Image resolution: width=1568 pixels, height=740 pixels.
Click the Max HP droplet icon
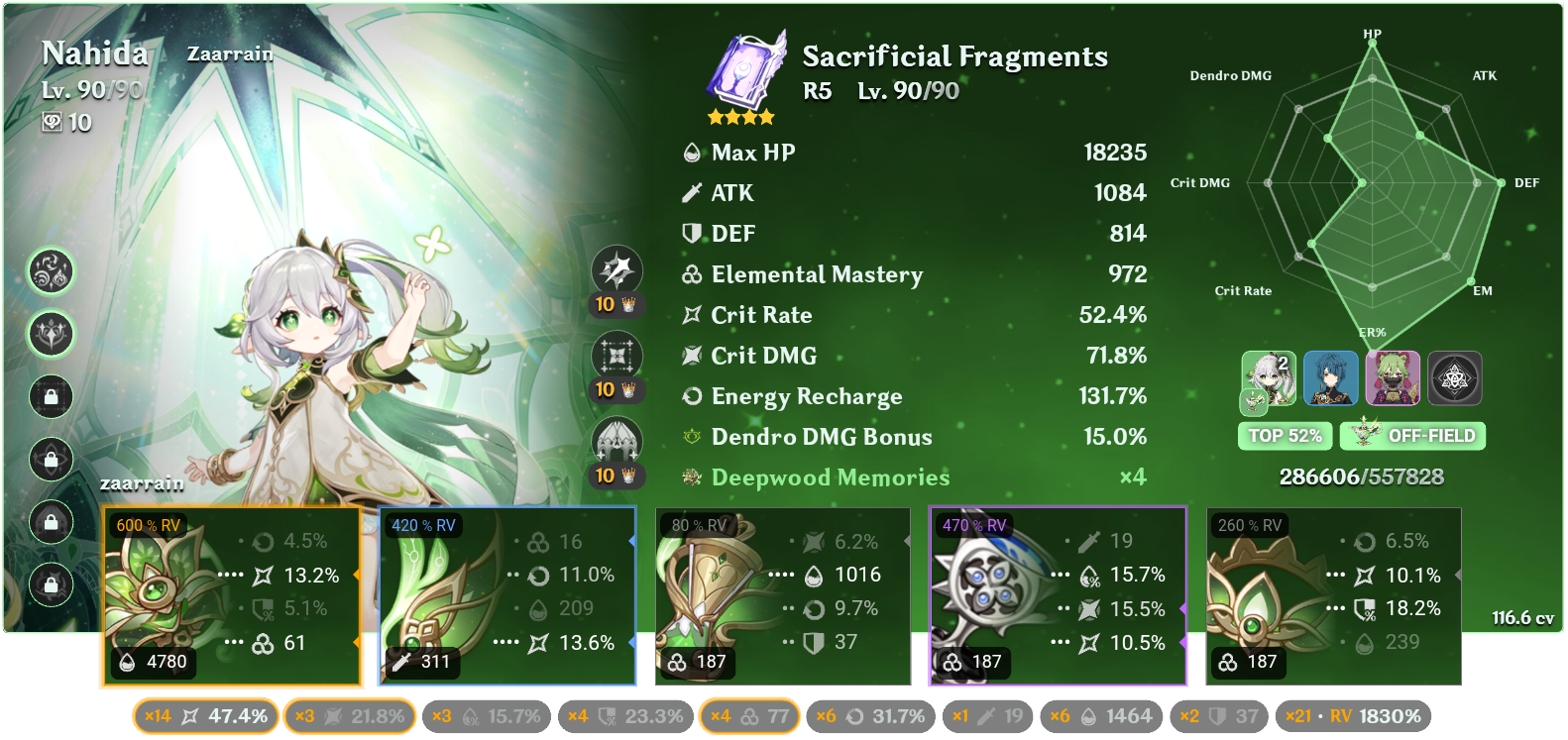(692, 152)
